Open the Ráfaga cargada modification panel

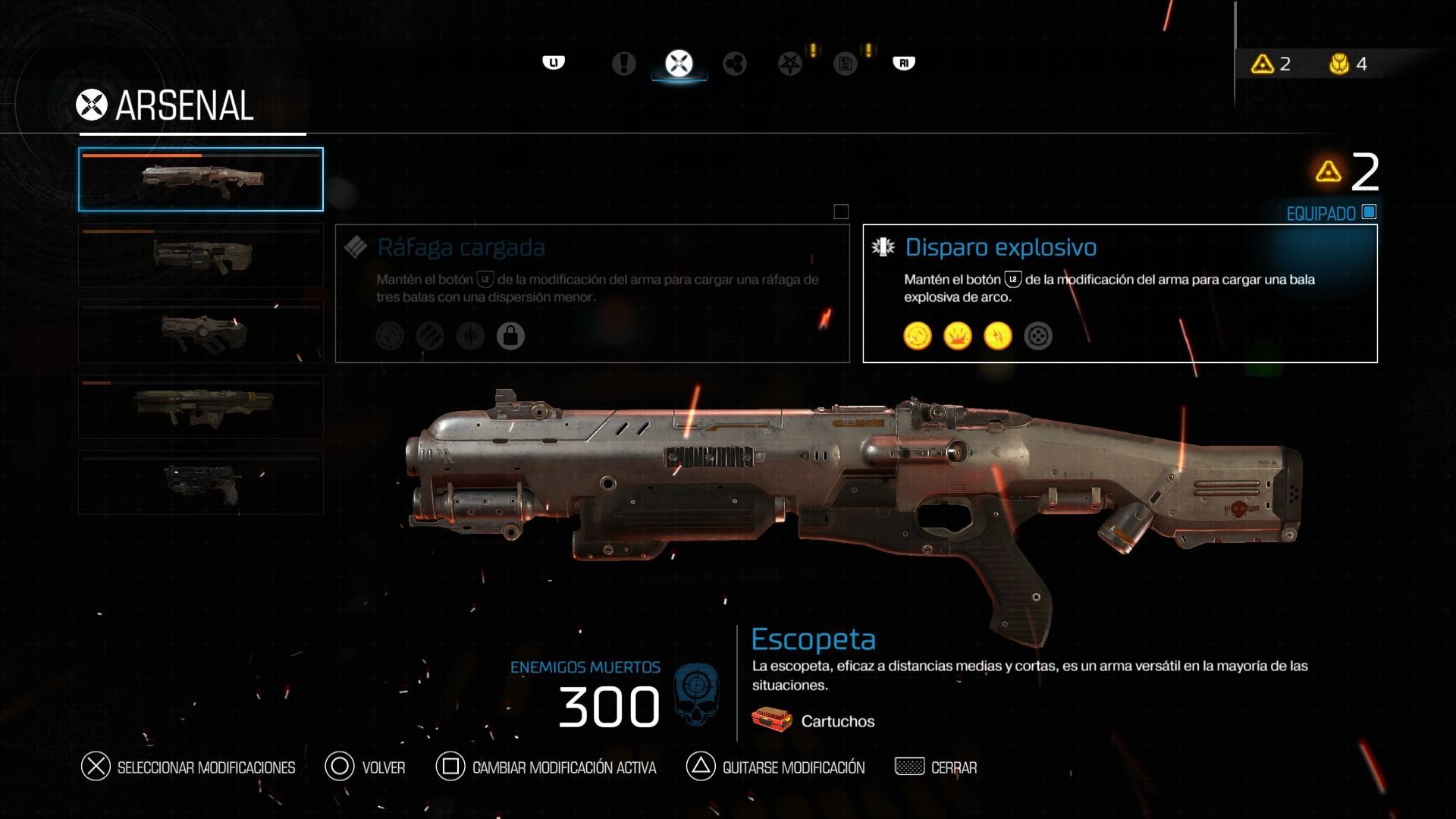592,293
